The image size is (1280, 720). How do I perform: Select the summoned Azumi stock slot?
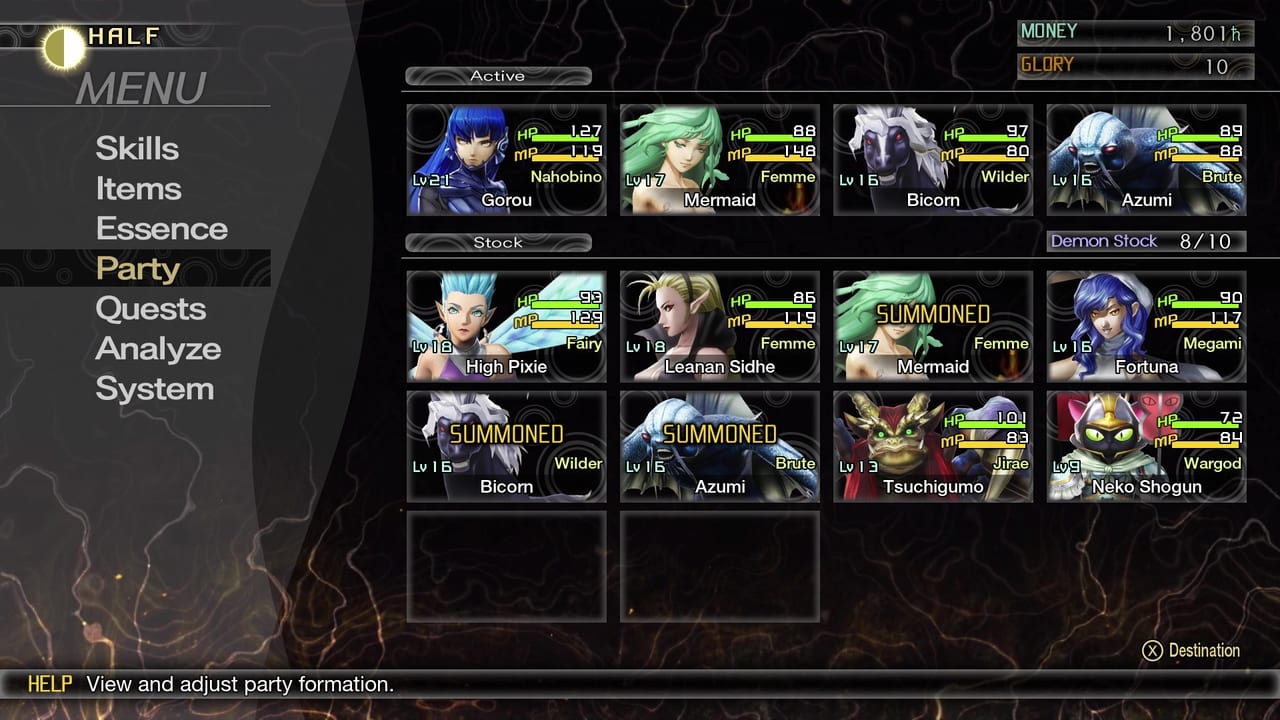[x=719, y=445]
